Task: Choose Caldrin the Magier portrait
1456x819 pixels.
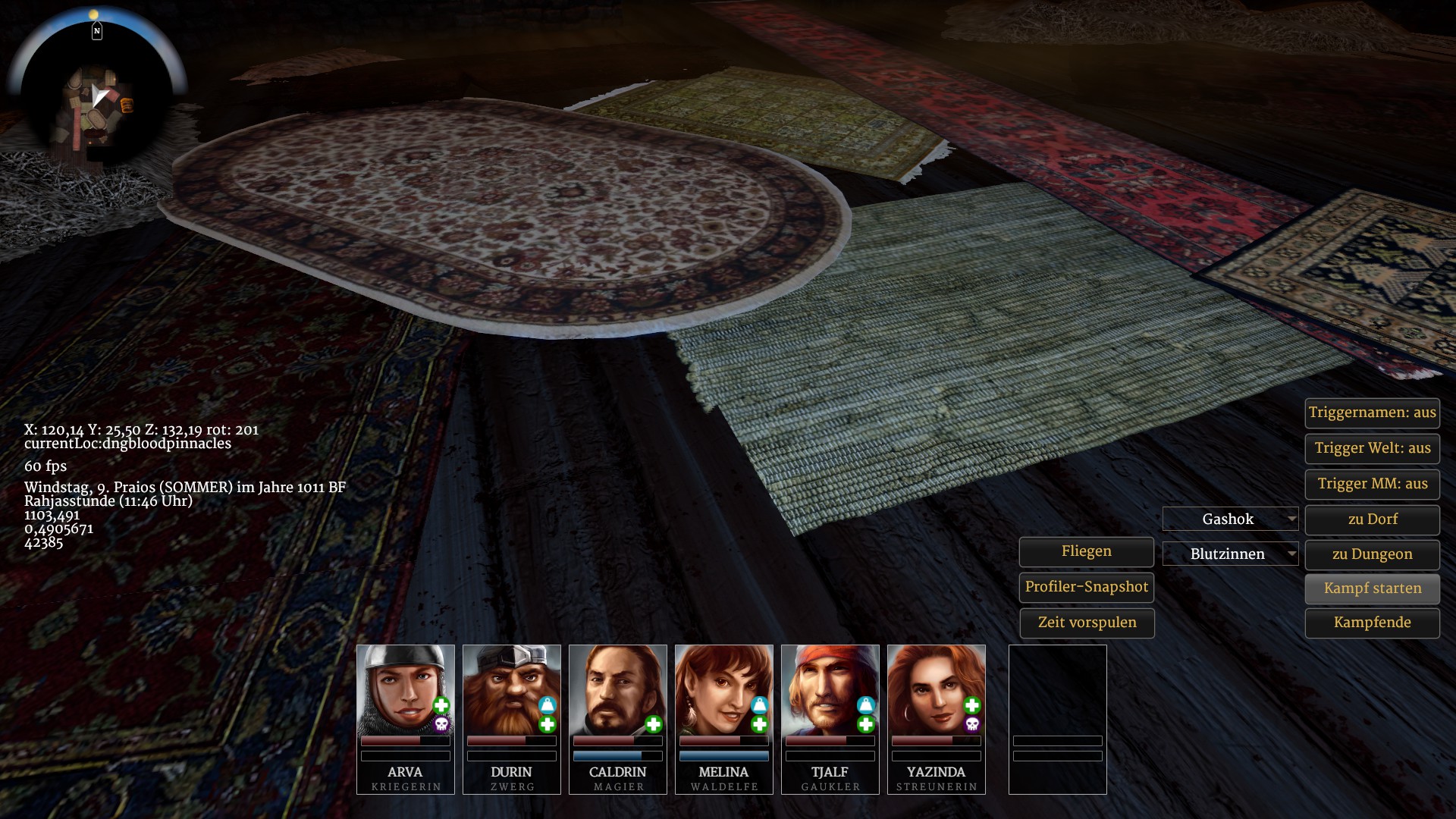Action: 617,690
